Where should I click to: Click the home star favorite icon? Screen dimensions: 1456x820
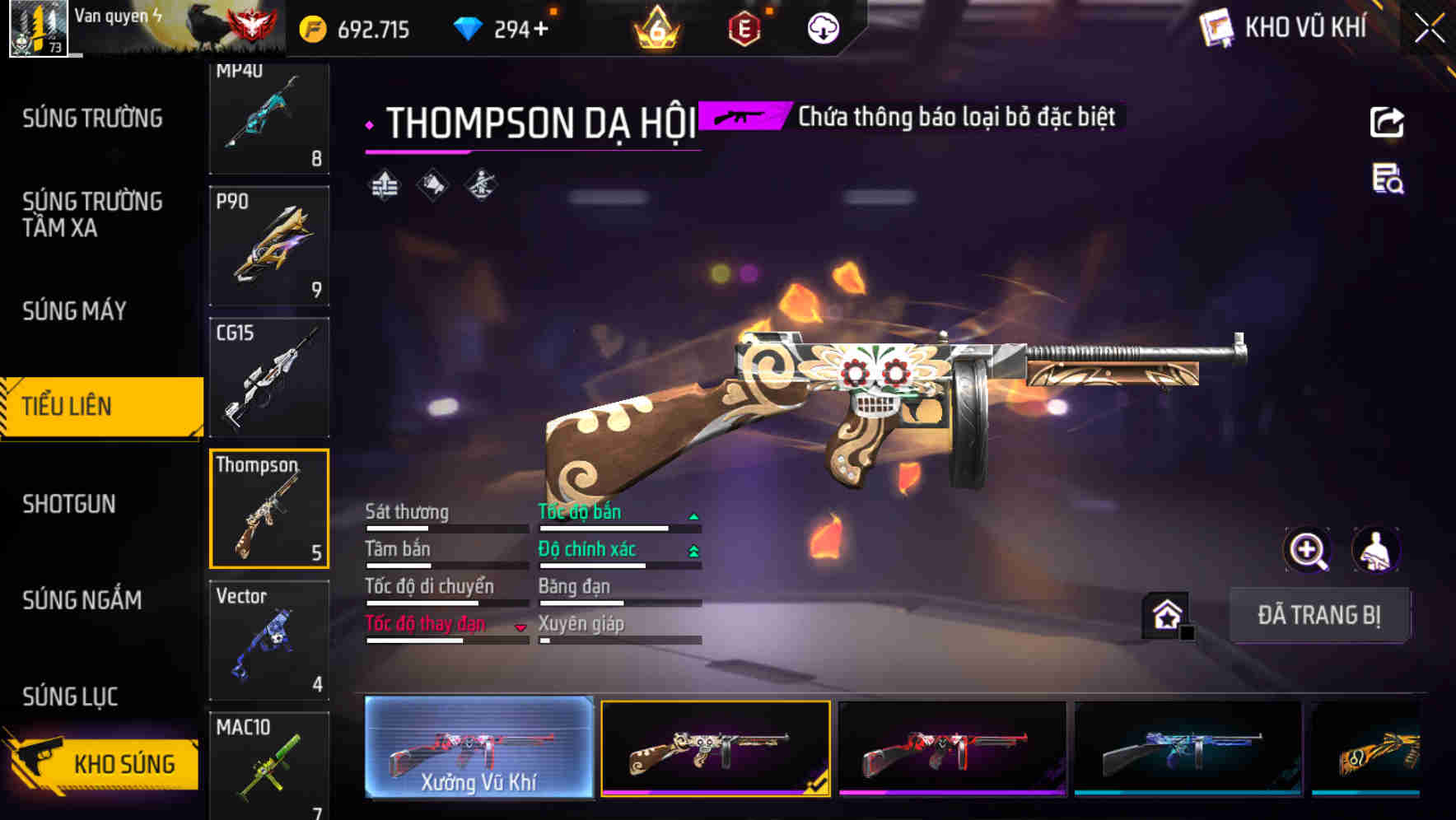(1163, 614)
